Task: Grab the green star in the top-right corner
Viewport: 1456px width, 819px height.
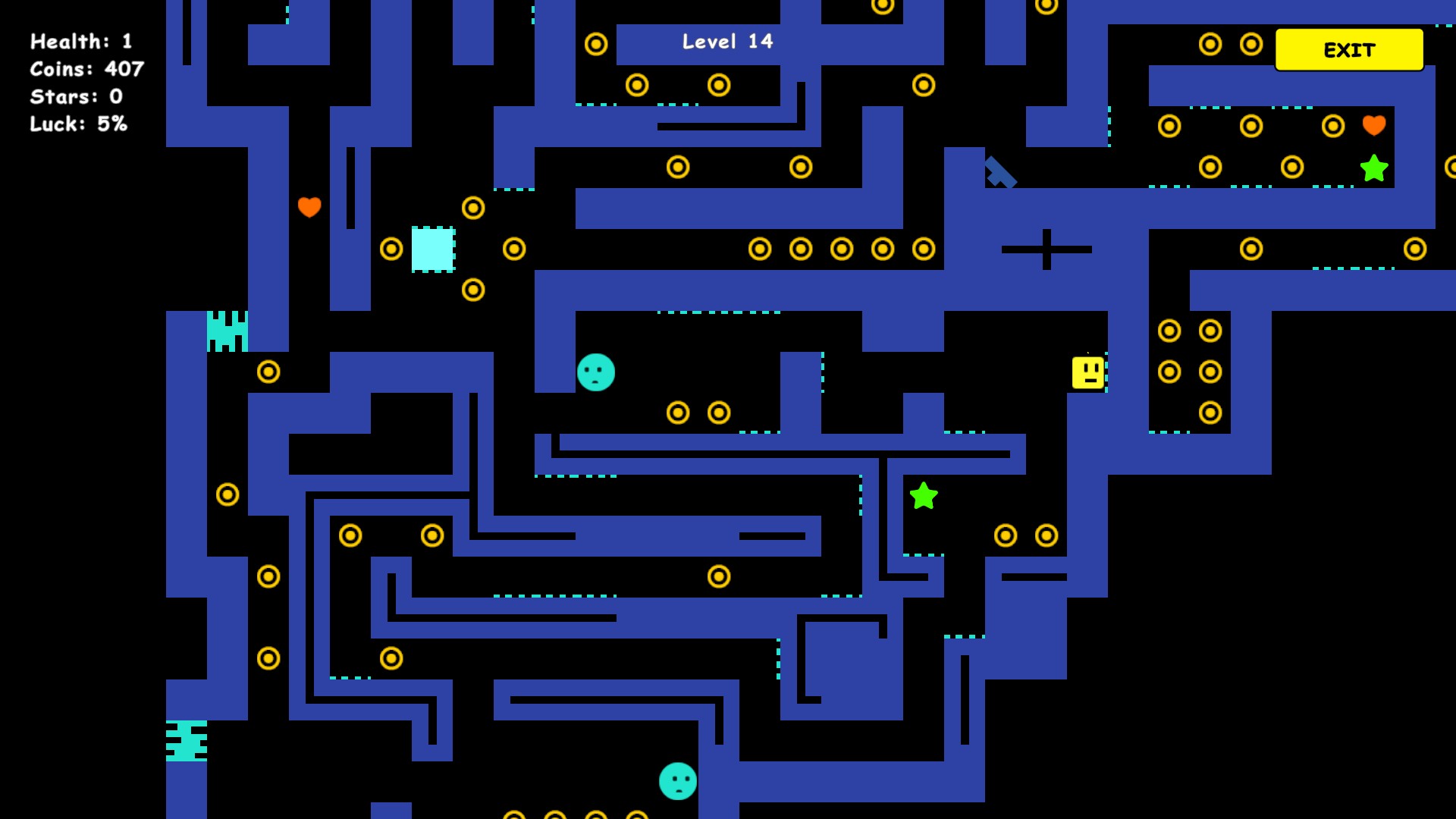Action: click(1373, 168)
